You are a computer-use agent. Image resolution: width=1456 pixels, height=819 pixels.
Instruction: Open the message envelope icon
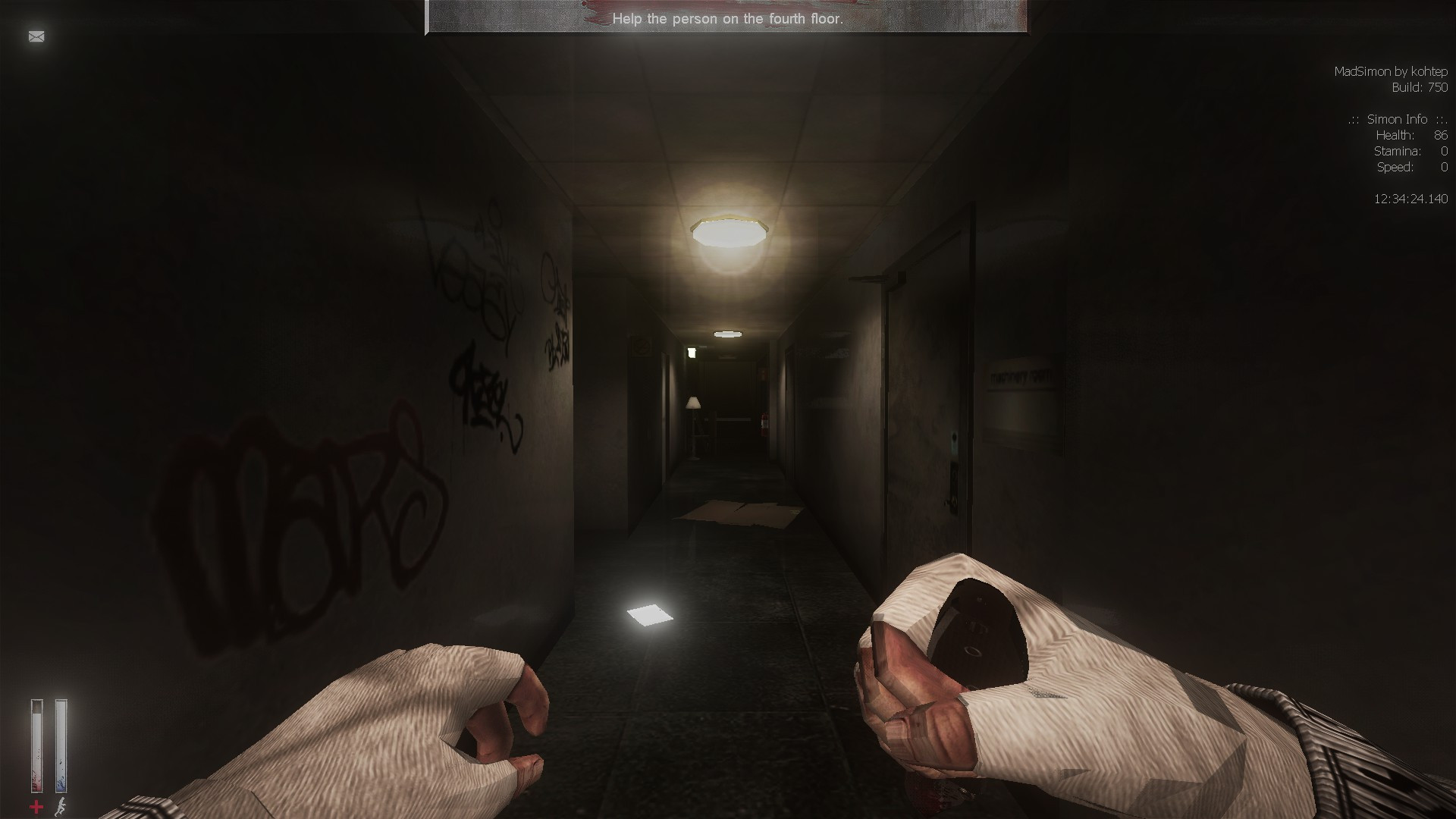(x=36, y=36)
